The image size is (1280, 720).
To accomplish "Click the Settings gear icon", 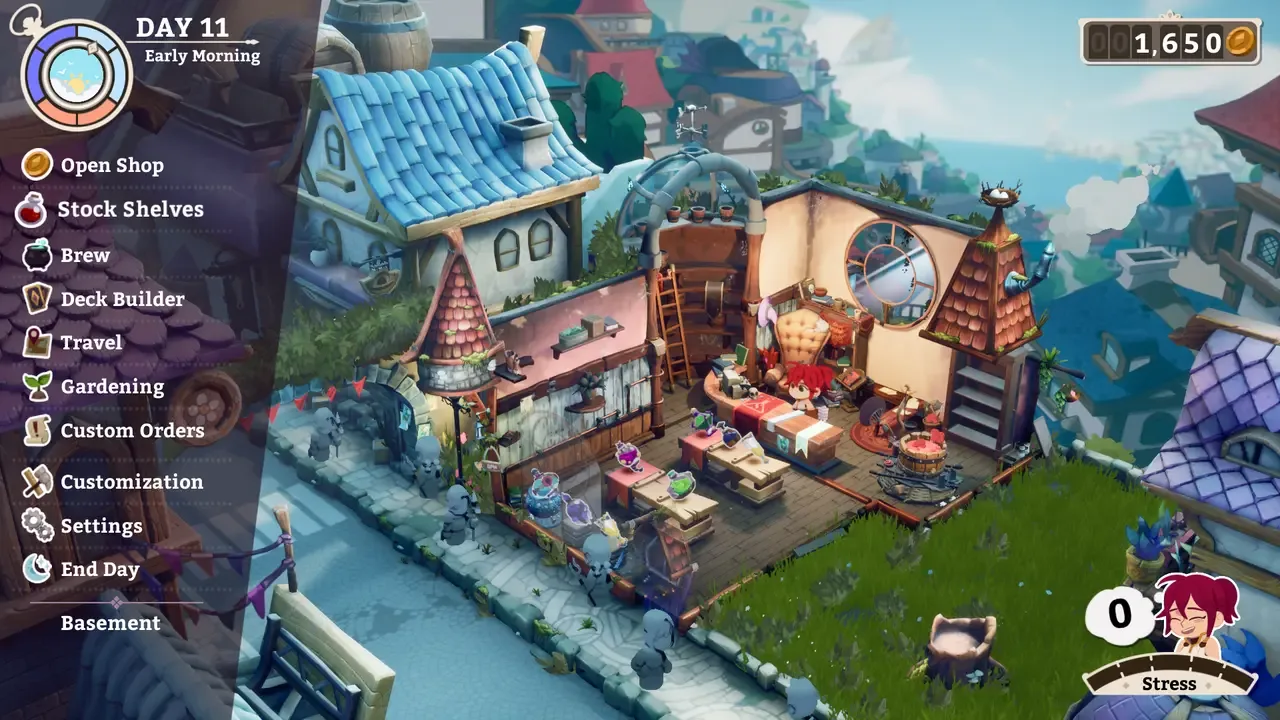I will click(36, 525).
